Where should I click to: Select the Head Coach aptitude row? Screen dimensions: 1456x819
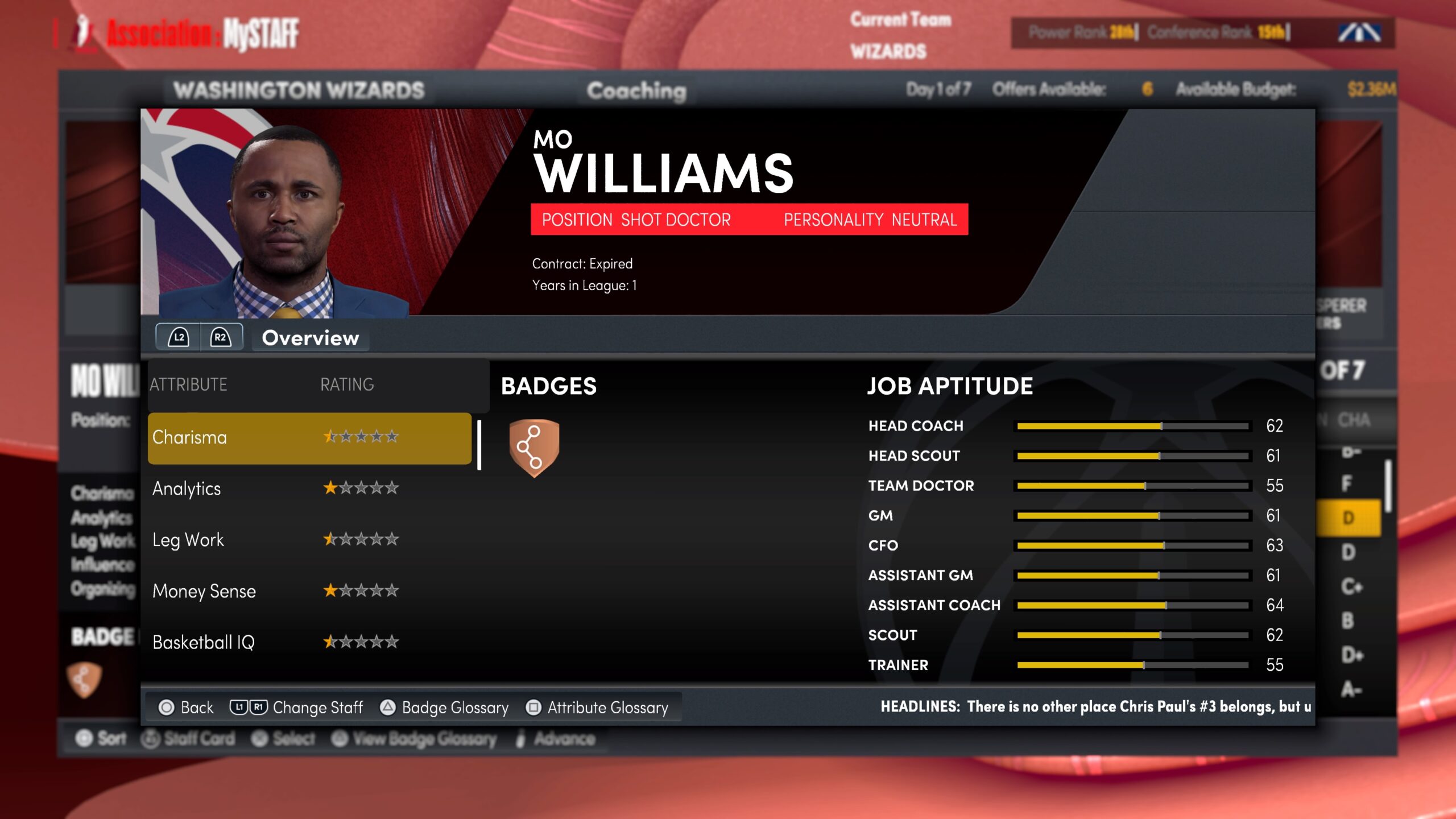1075,426
